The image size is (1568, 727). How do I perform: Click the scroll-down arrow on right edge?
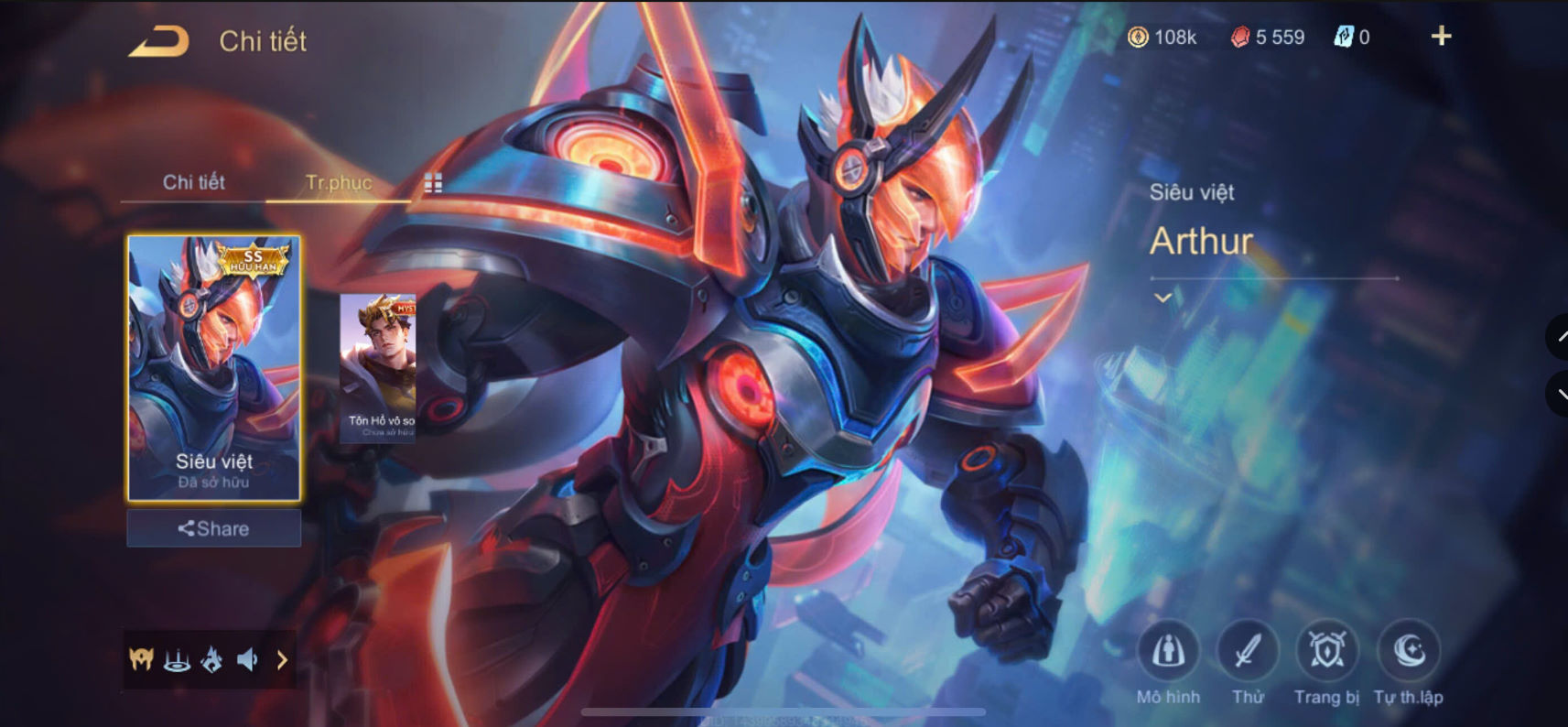pyautogui.click(x=1560, y=394)
